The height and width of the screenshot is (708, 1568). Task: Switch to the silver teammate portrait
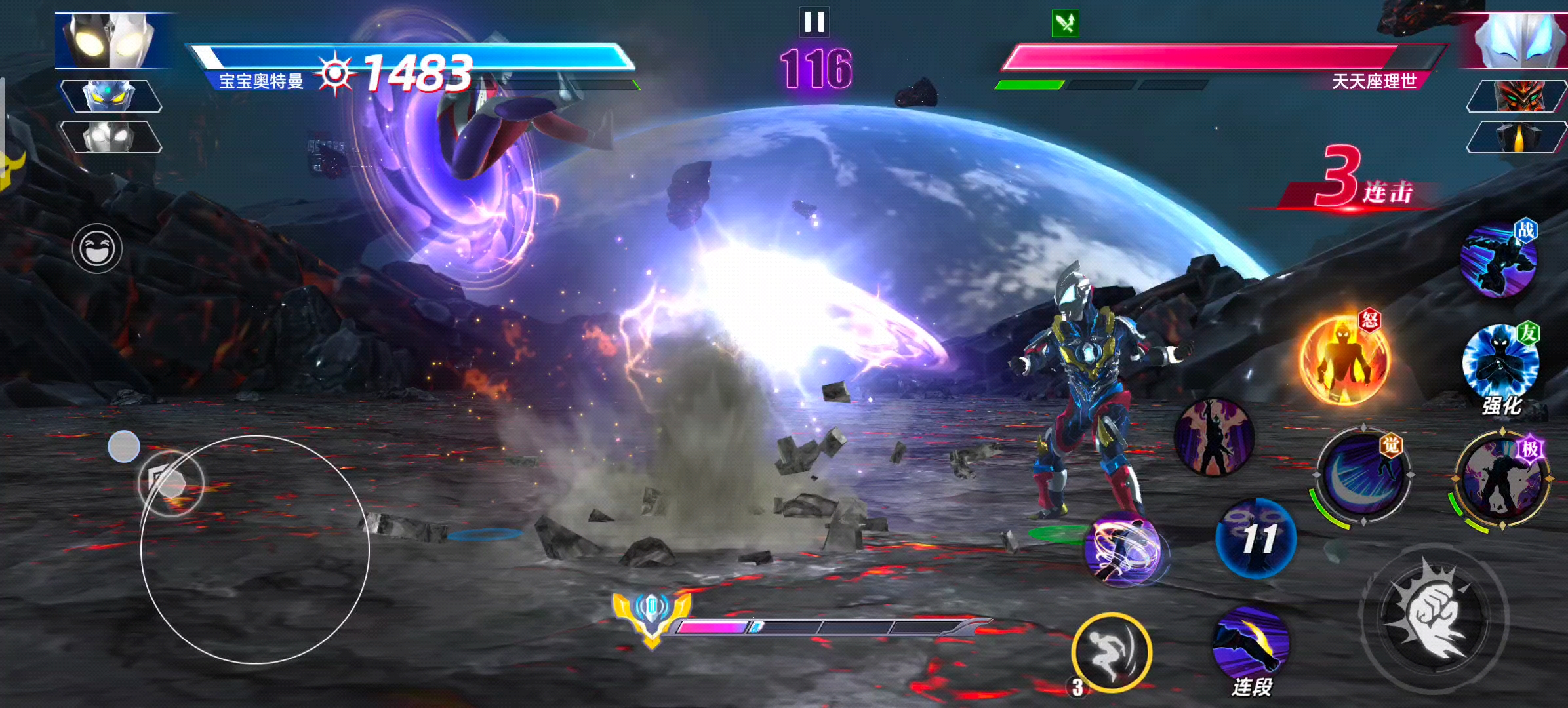tap(110, 137)
